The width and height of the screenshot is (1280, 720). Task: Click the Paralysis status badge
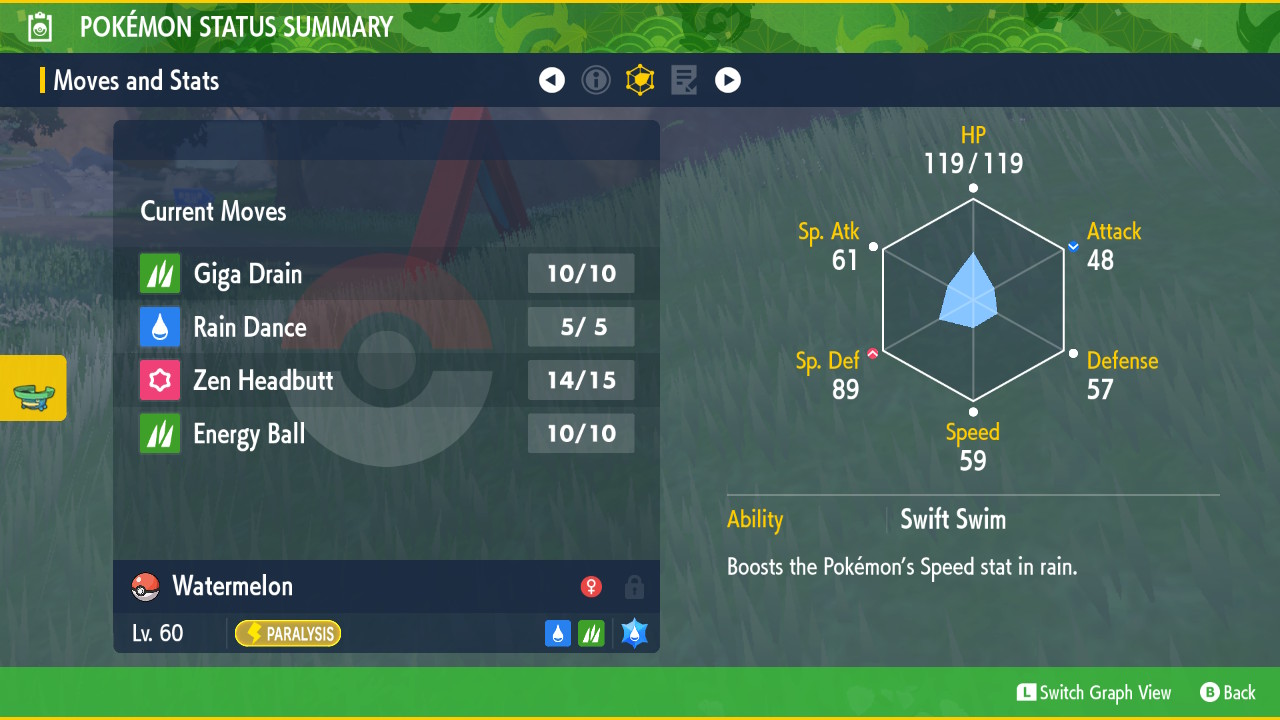click(x=288, y=633)
